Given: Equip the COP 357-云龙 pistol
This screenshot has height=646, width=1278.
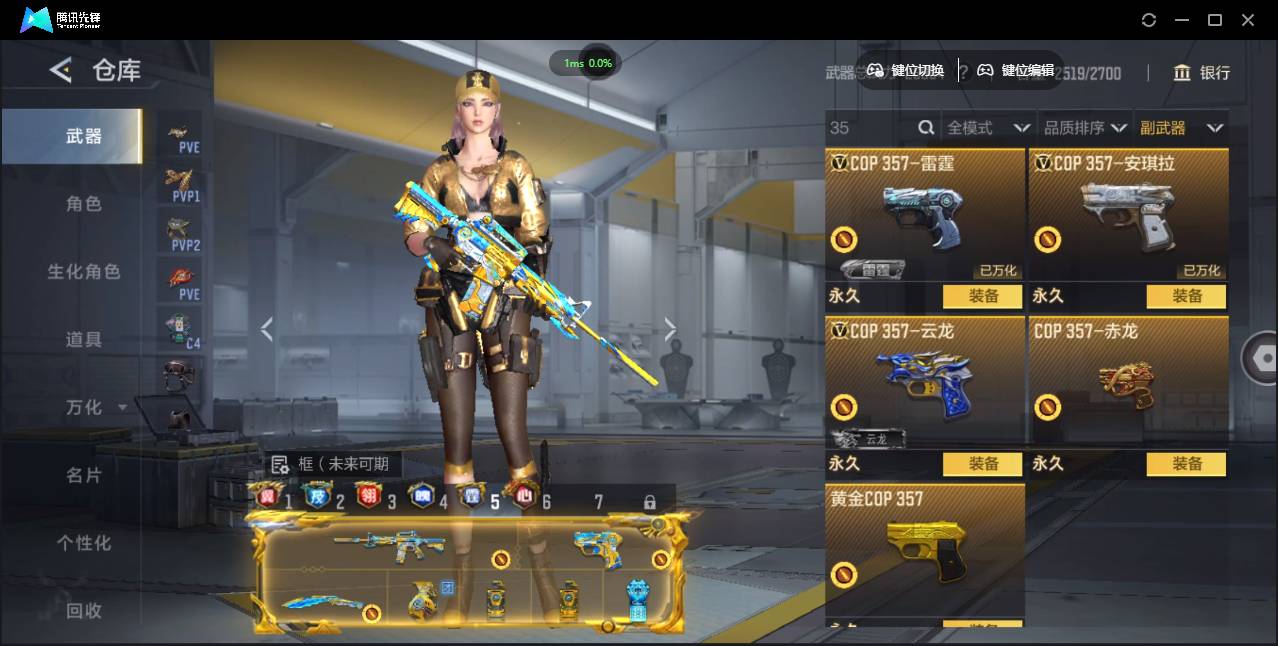Looking at the screenshot, I should tap(983, 464).
